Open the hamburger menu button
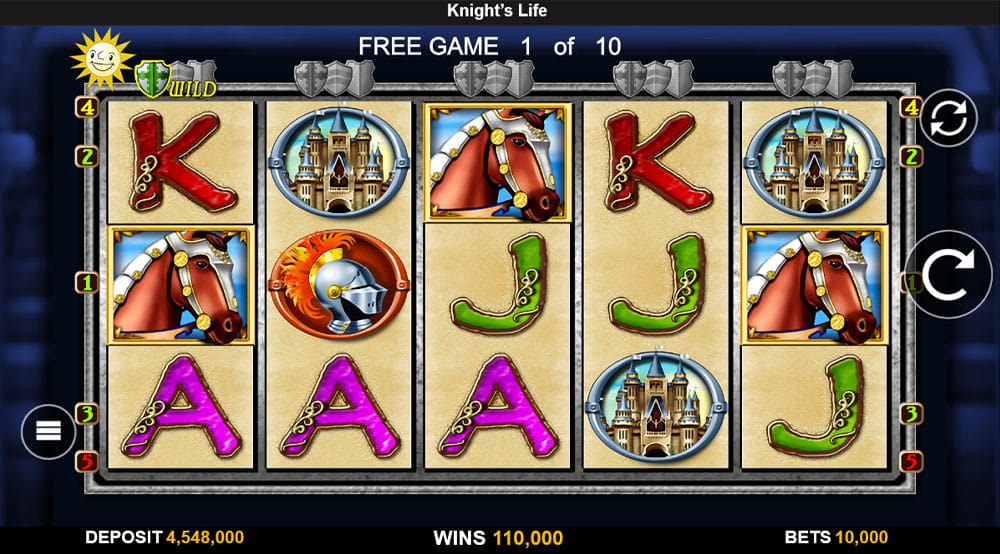This screenshot has width=1000, height=554. tap(49, 431)
